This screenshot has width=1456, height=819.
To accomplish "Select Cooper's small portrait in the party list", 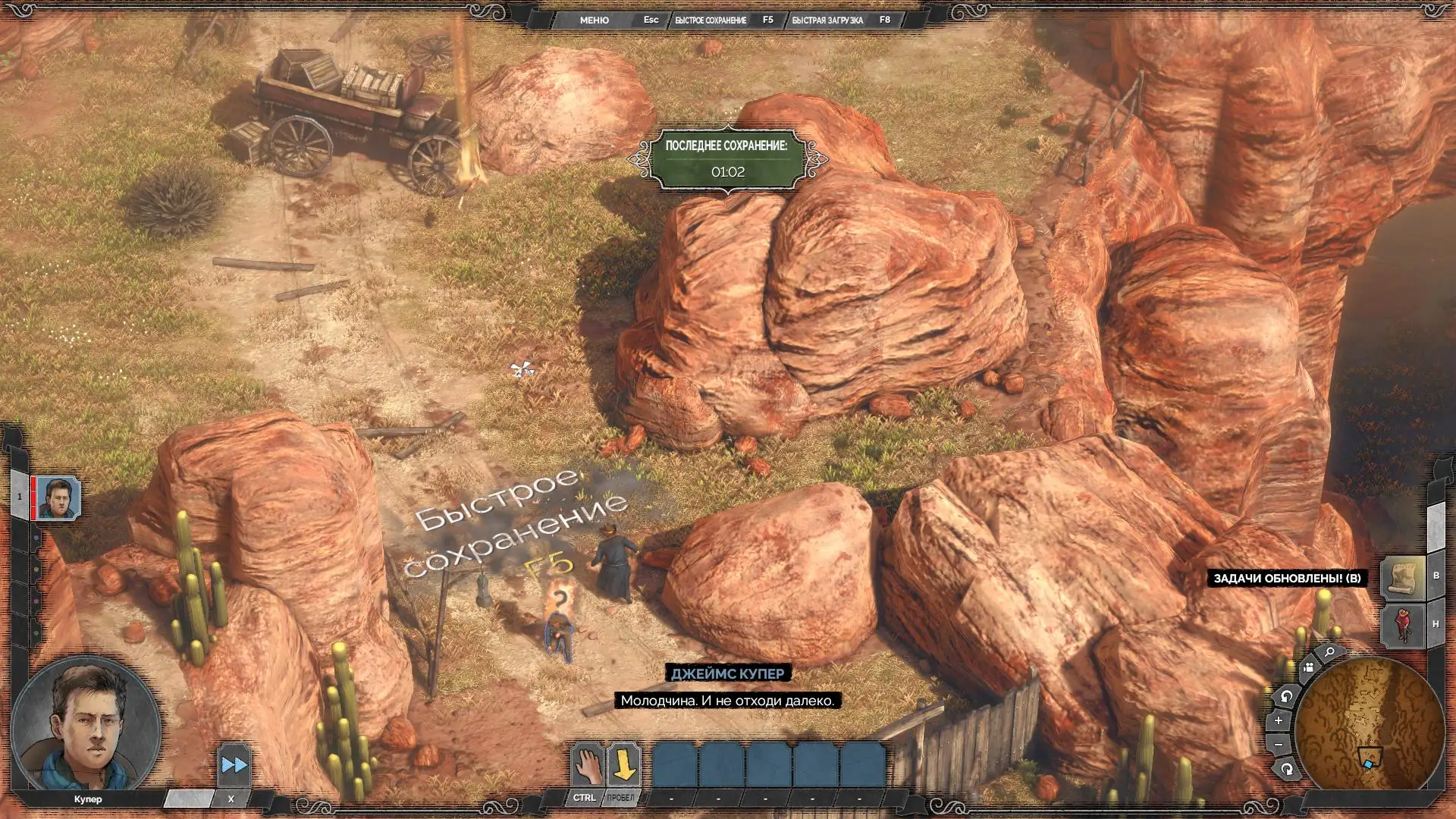I will [58, 498].
